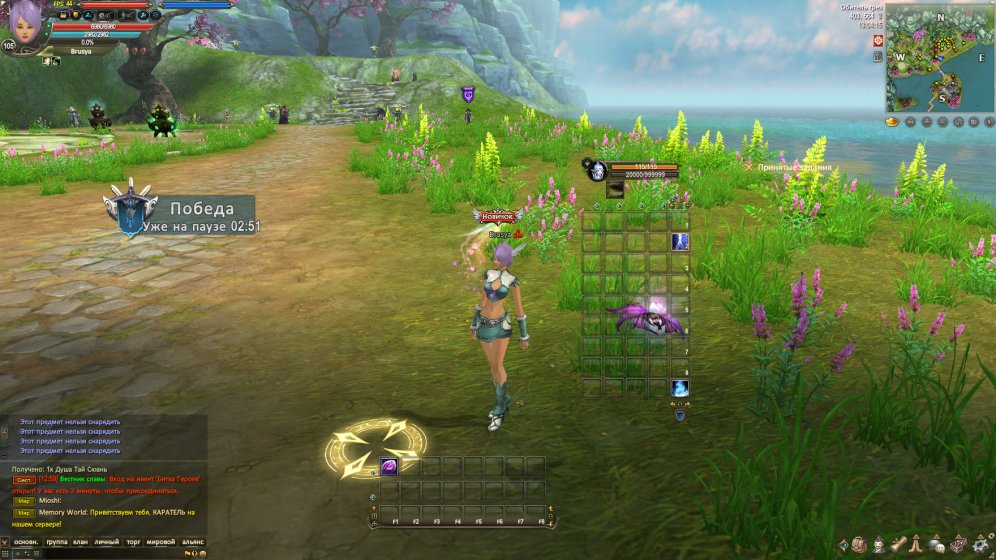996x560 pixels.
Task: Show the основн. chat tab
Action: (26, 542)
